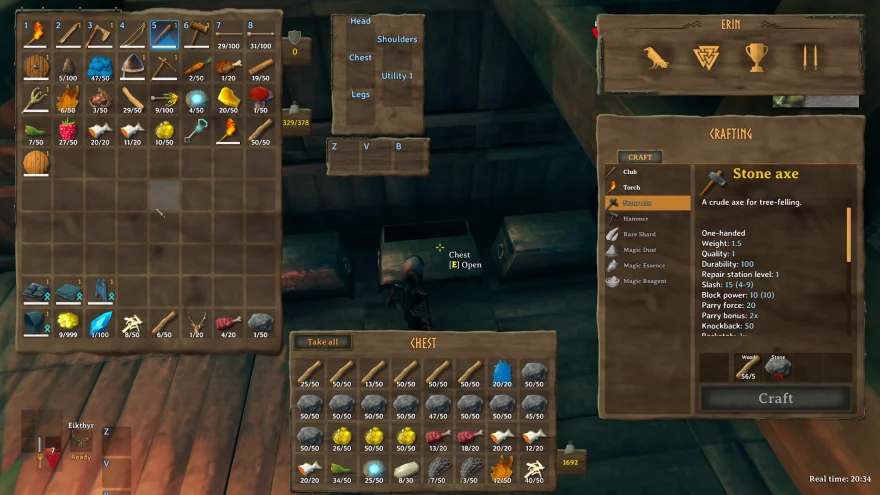Click the Take all button
The image size is (880, 495).
(x=322, y=342)
